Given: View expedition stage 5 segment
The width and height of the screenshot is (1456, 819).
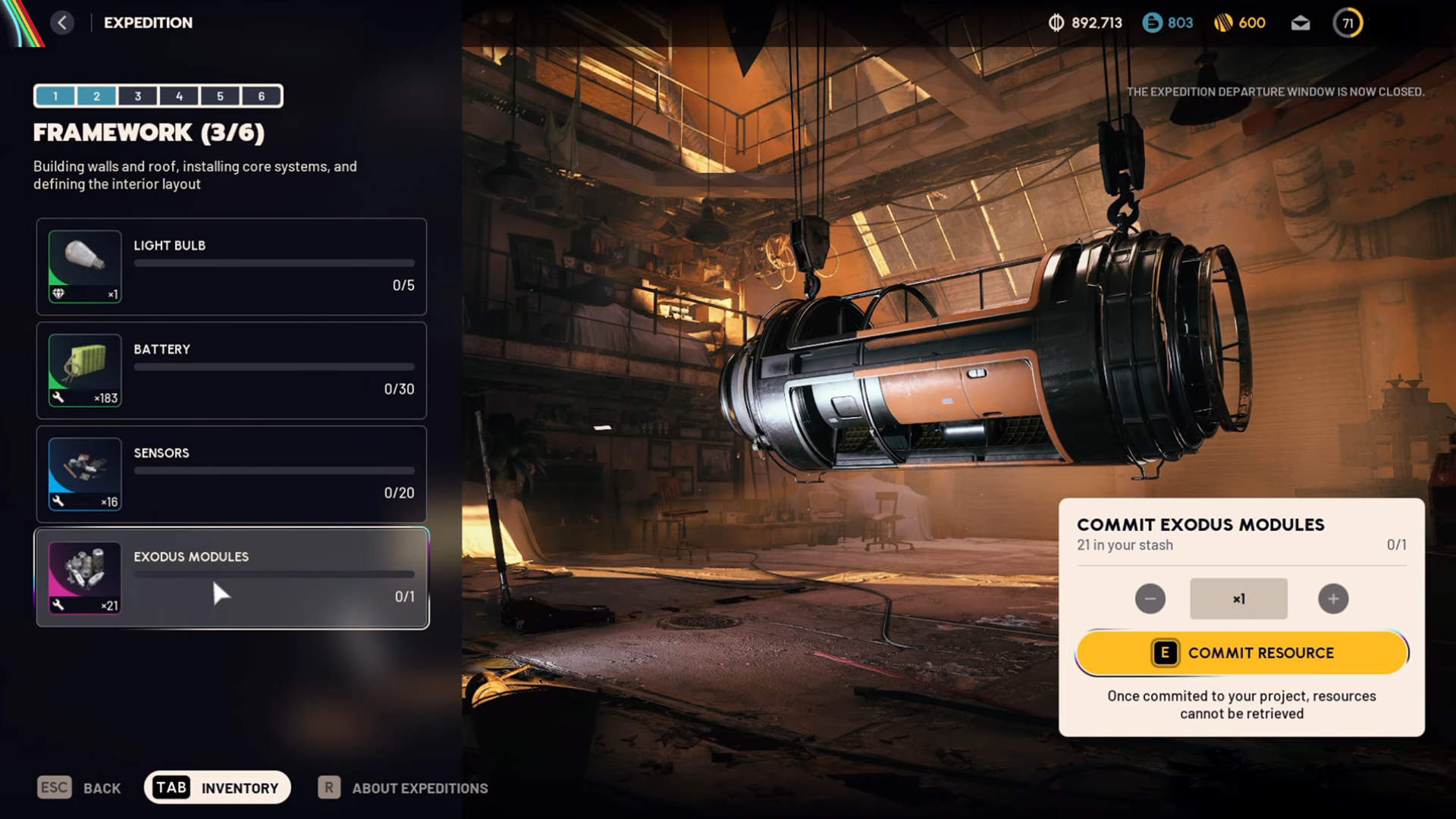Looking at the screenshot, I should coord(220,96).
